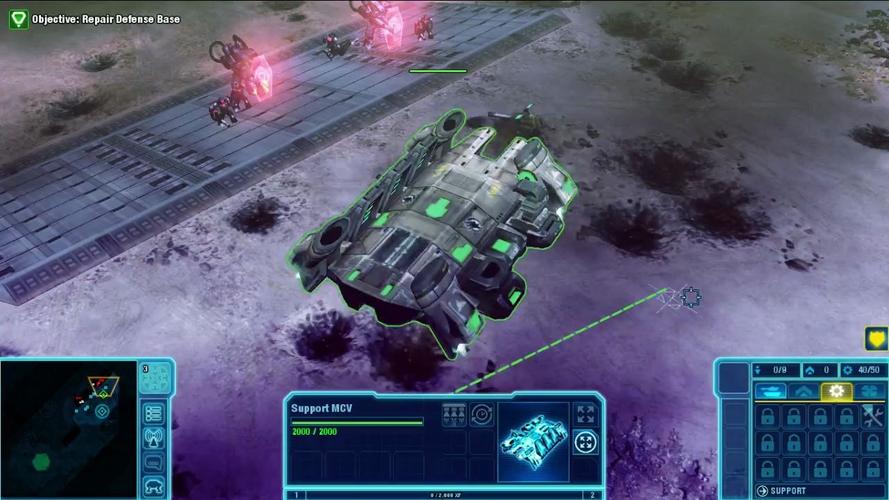Click the Support arrow button

[x=762, y=491]
